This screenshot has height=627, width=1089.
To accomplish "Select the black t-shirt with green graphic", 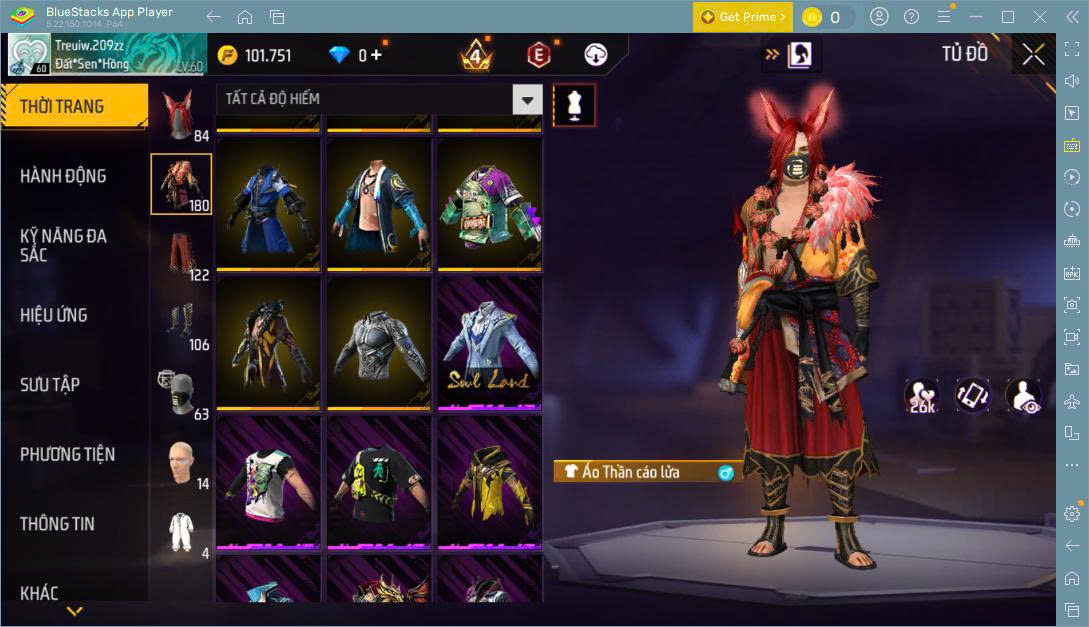I will coord(379,482).
